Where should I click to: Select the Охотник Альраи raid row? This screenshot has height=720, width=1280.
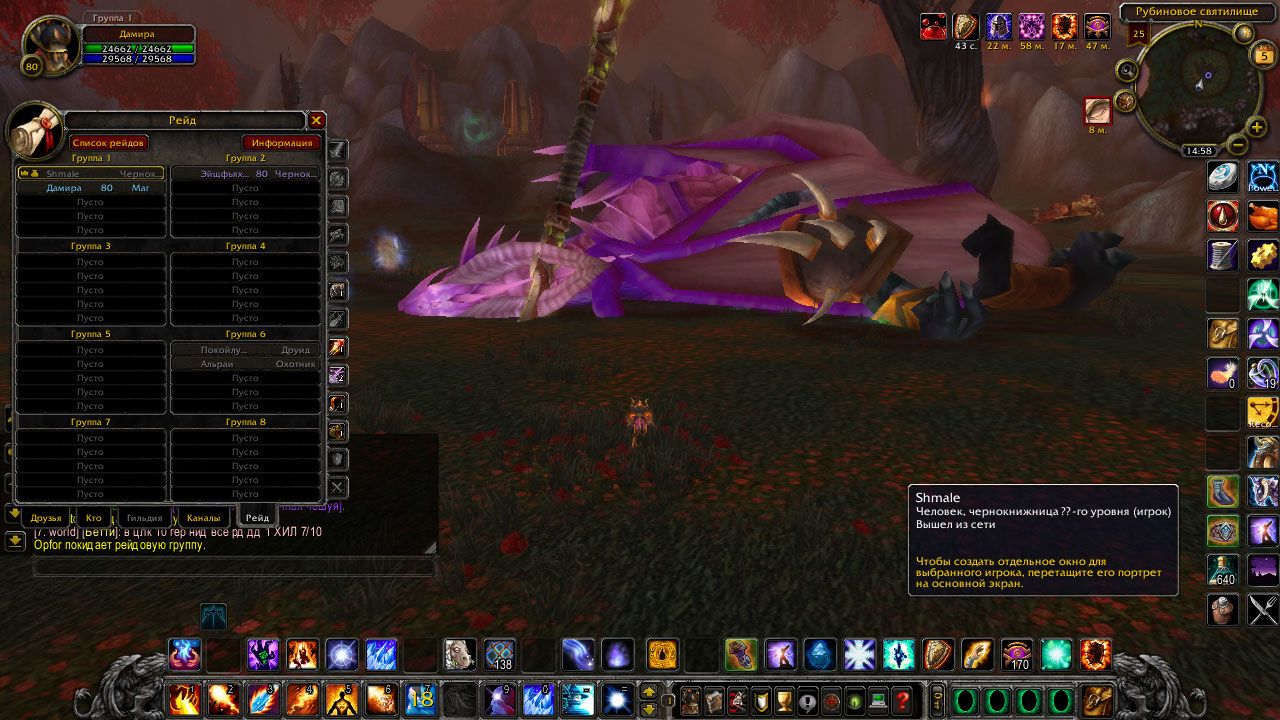click(246, 364)
